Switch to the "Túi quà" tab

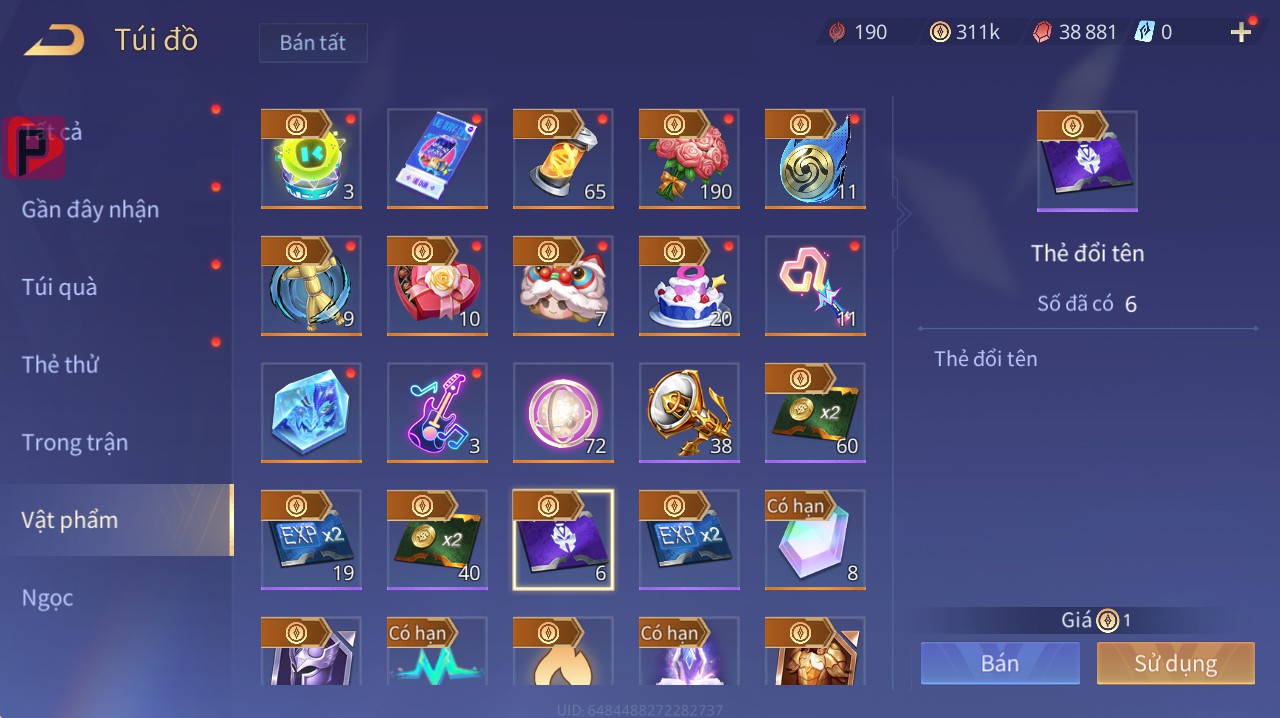[x=60, y=287]
